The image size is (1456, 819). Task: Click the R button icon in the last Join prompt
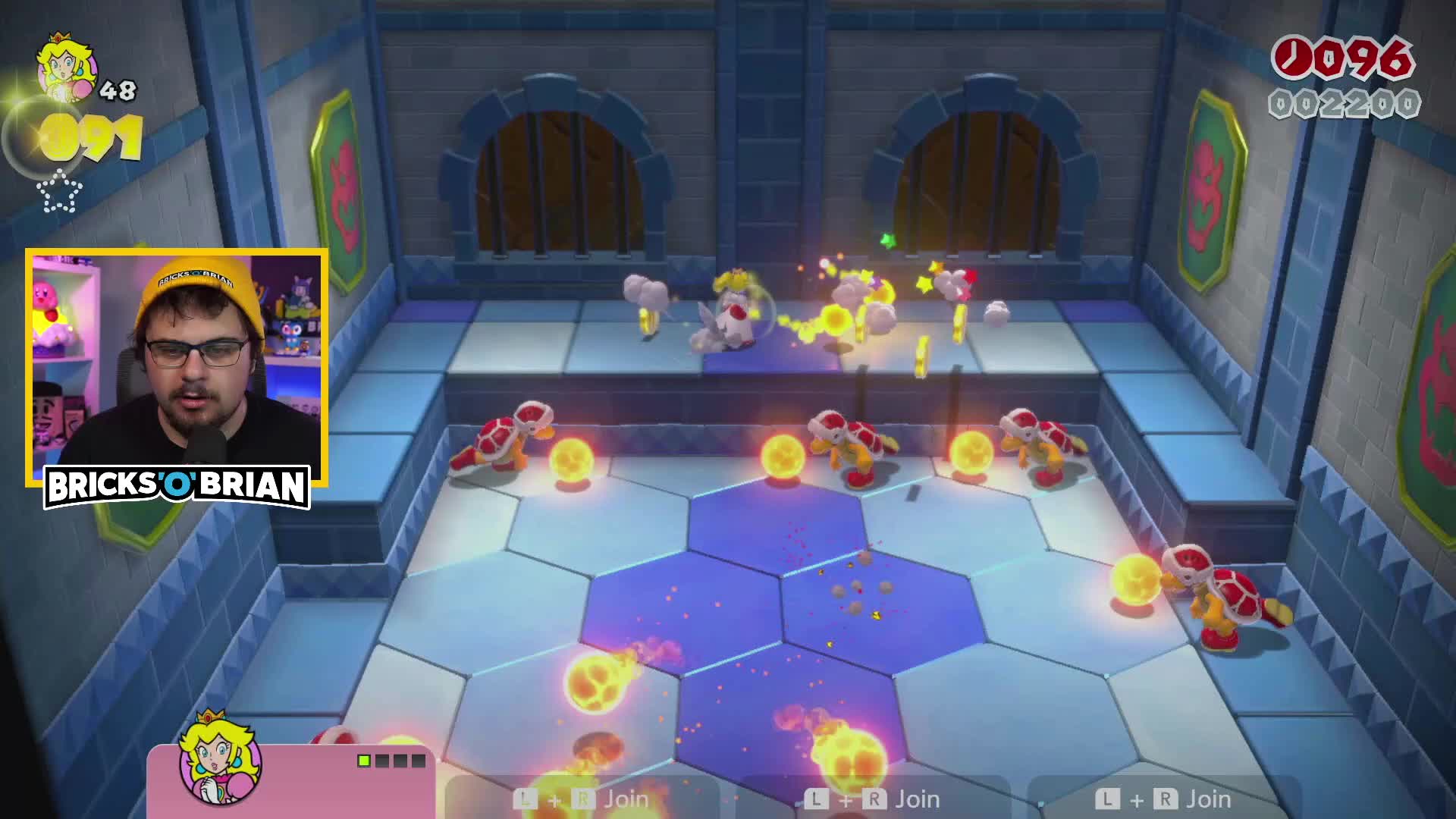click(1166, 797)
